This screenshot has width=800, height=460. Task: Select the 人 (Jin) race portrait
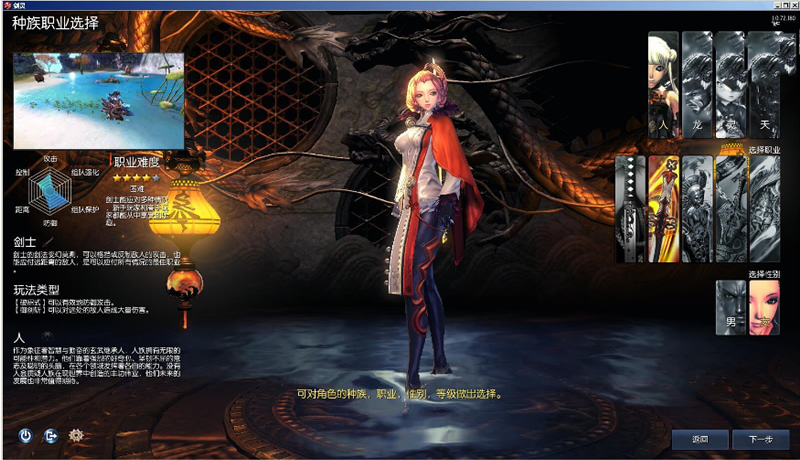(x=663, y=85)
